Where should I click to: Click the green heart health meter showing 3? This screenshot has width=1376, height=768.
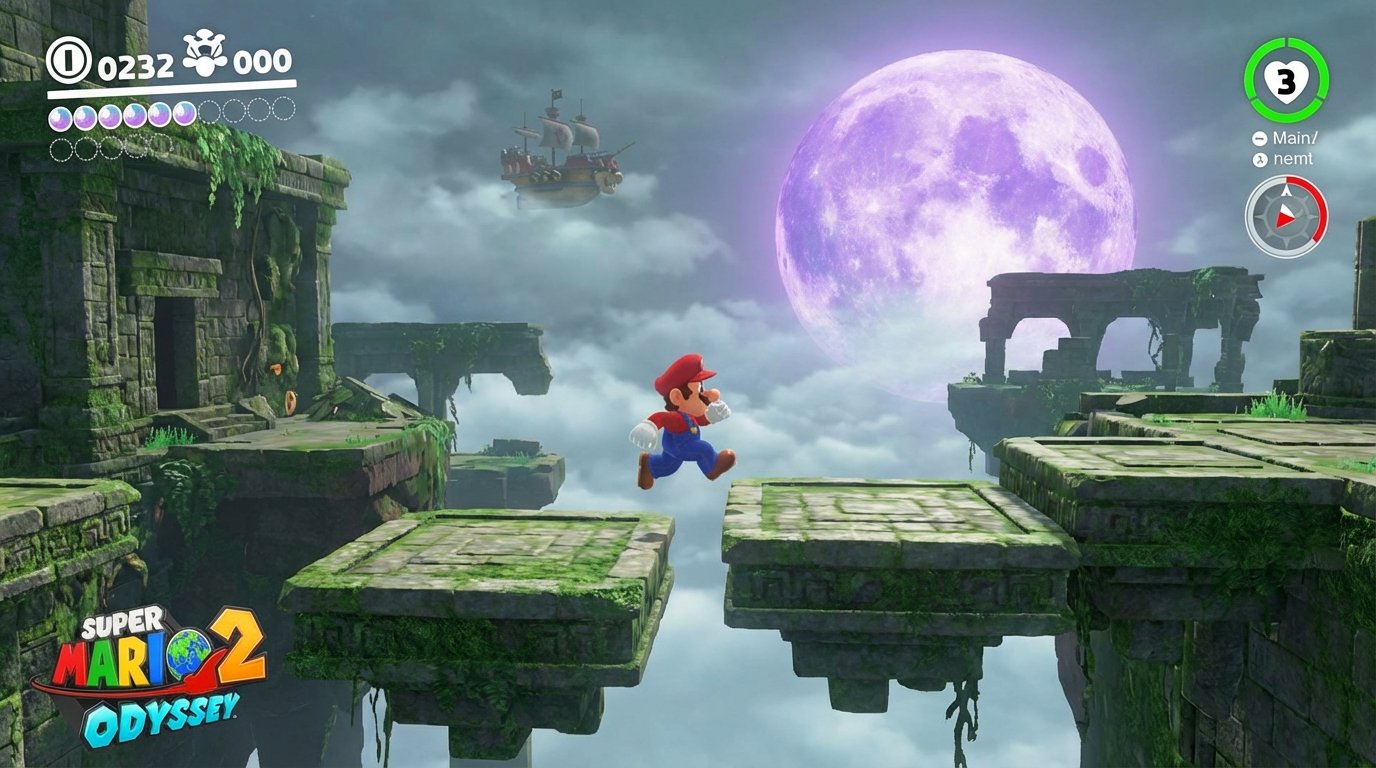pyautogui.click(x=1287, y=77)
